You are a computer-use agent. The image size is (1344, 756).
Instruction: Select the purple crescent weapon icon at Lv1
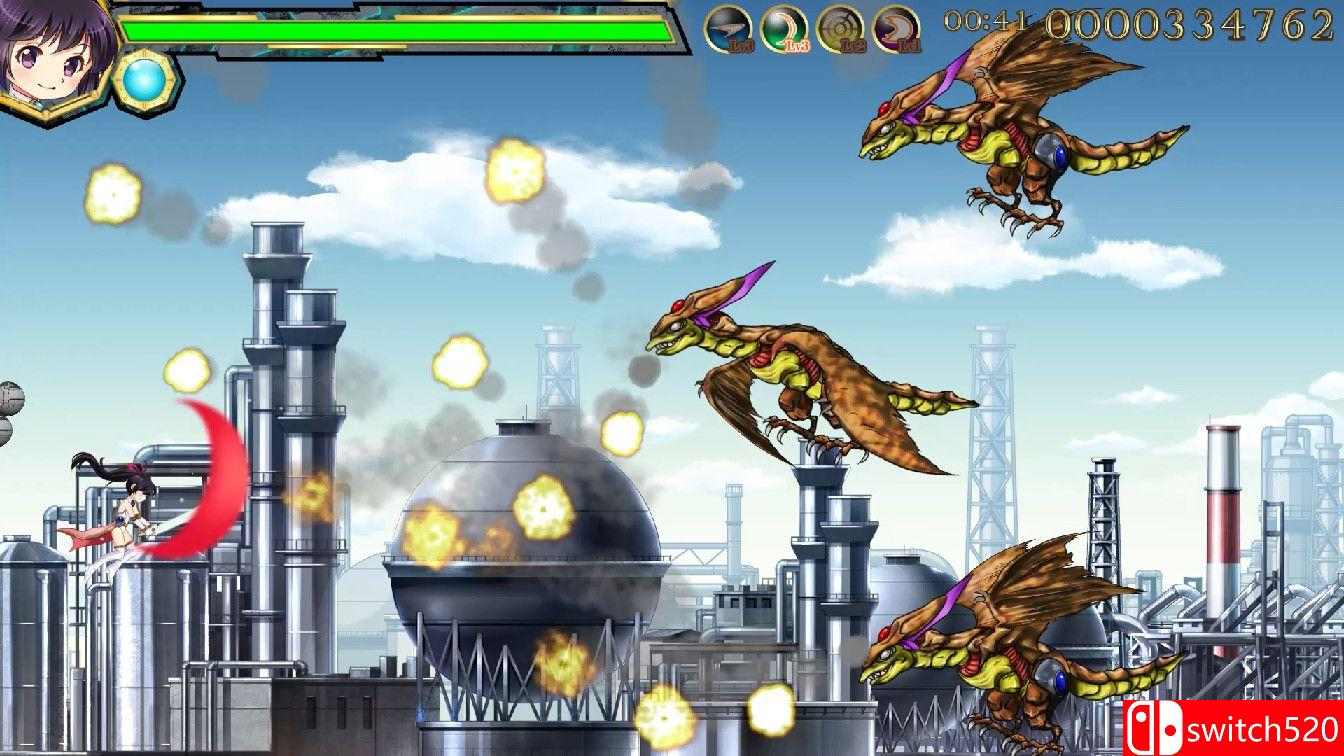[x=896, y=26]
